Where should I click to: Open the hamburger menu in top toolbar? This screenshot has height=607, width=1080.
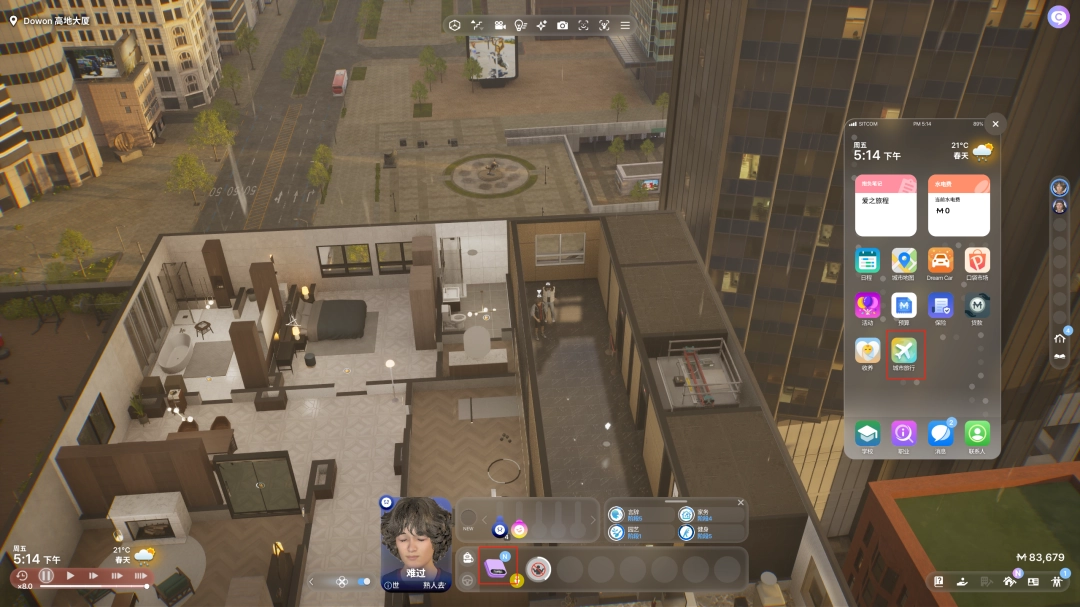(x=625, y=25)
